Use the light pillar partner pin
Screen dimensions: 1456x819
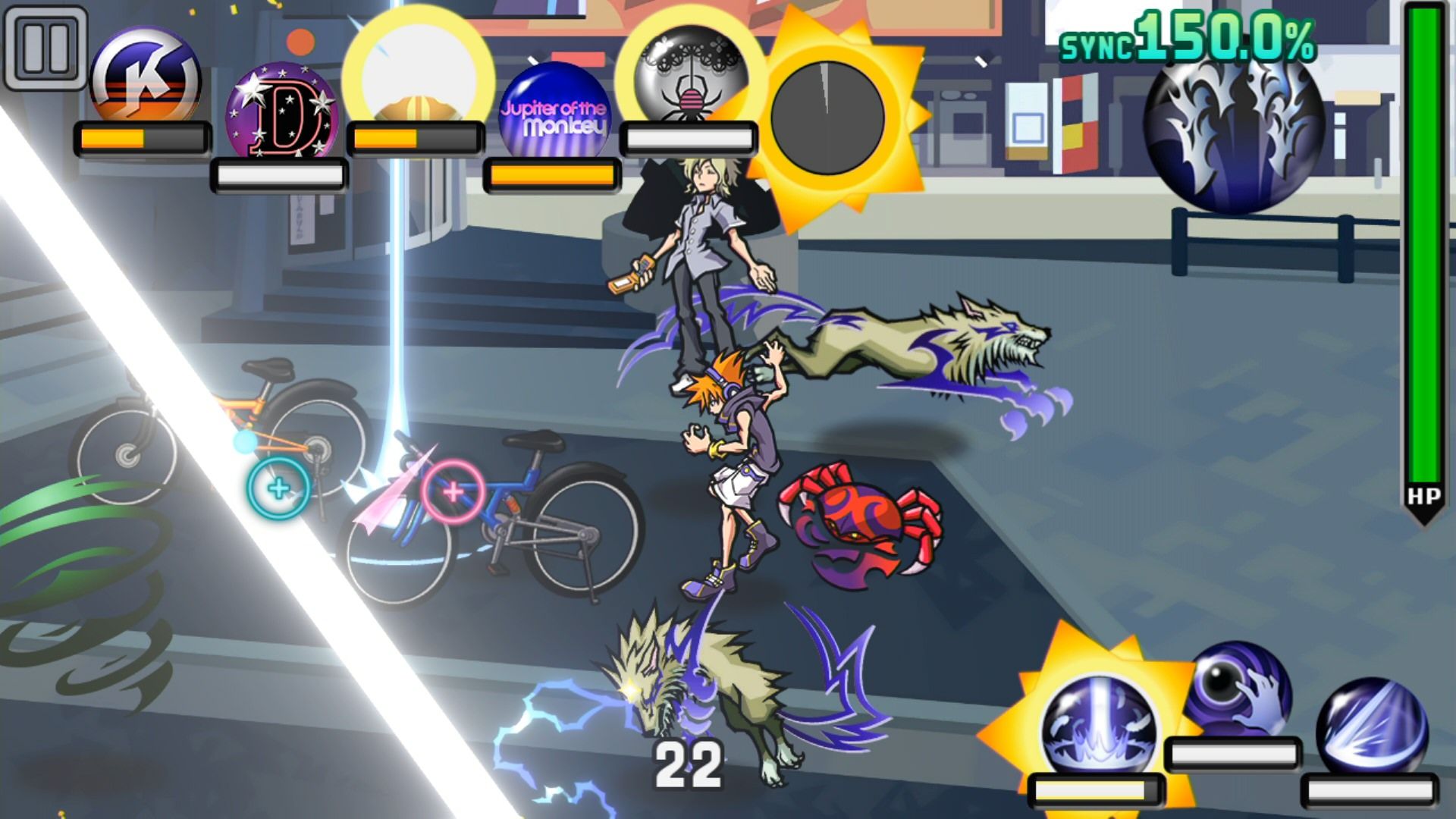(1098, 726)
